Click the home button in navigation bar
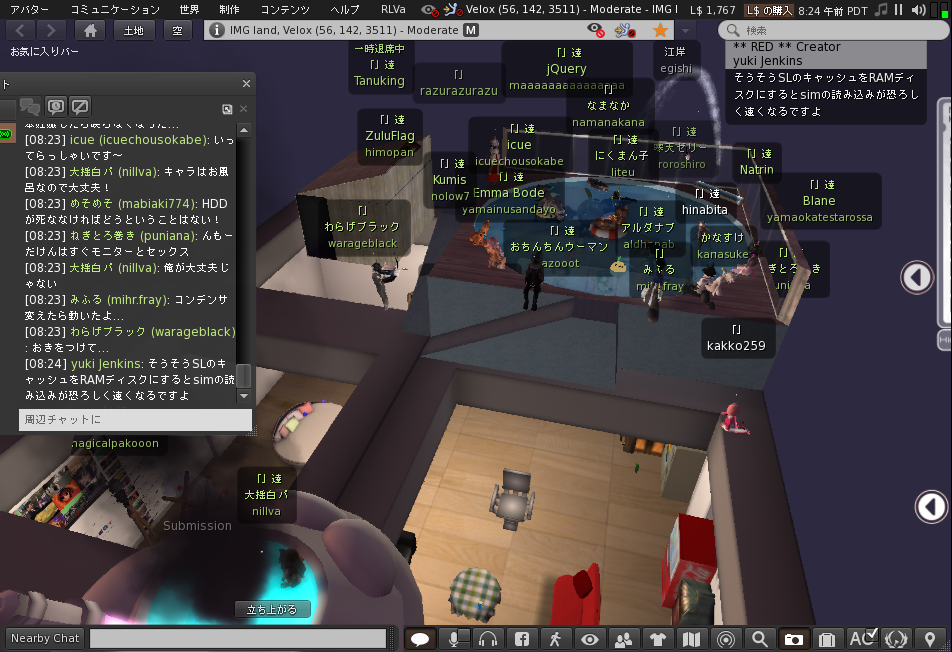952x652 pixels. coord(90,30)
